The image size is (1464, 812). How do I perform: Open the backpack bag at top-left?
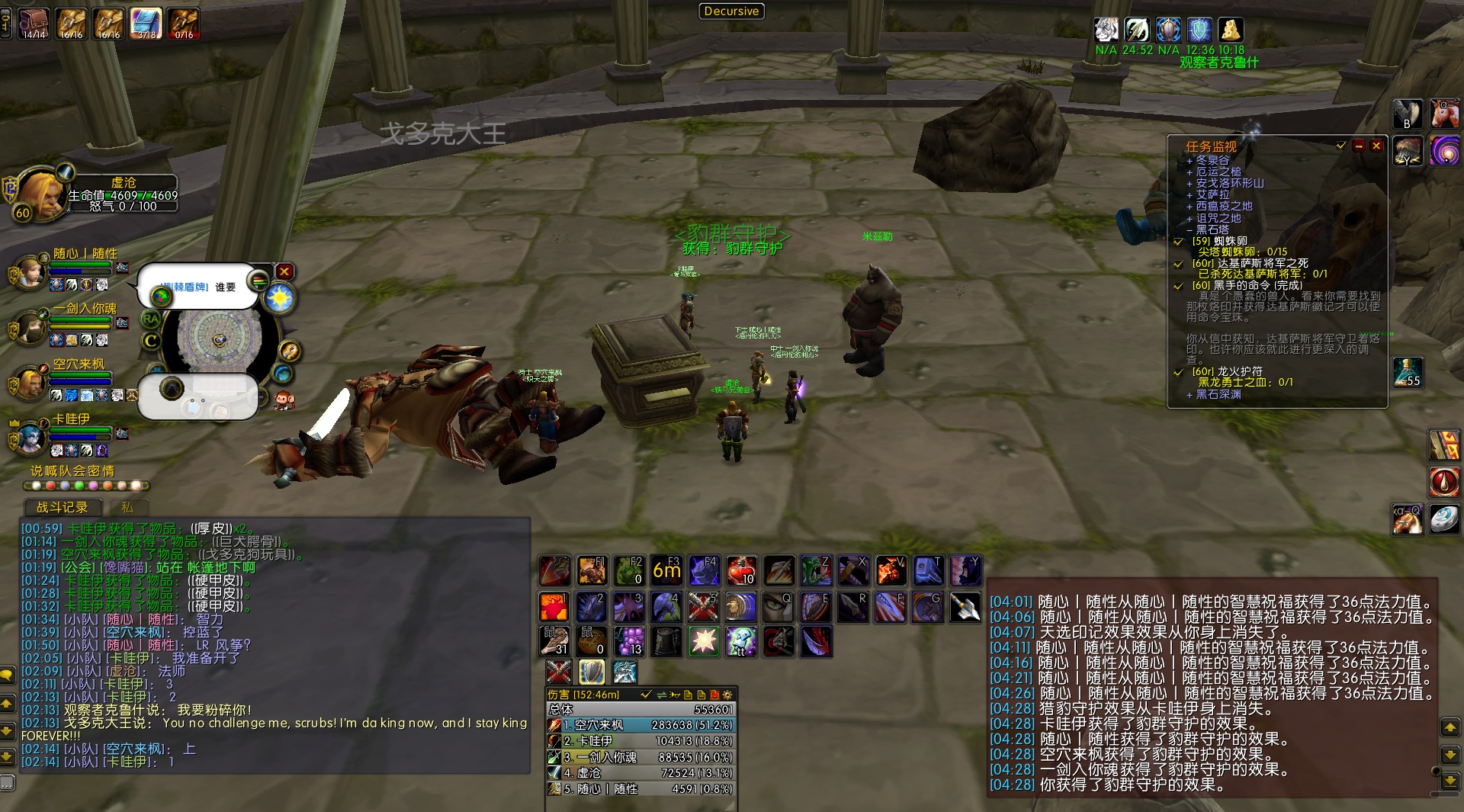pos(34,23)
